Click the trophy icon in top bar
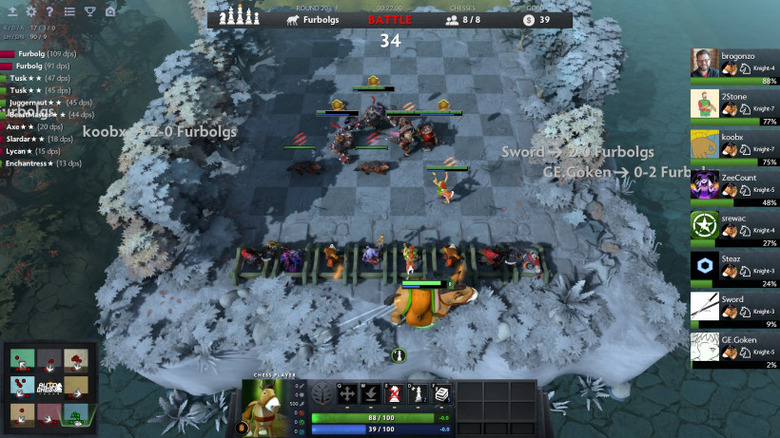 pos(88,11)
